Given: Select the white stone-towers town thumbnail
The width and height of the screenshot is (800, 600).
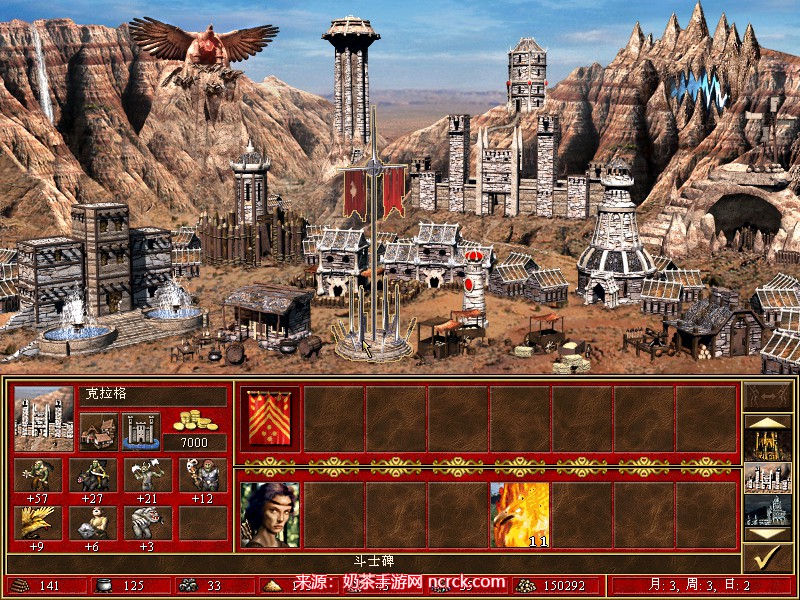Looking at the screenshot, I should [768, 477].
